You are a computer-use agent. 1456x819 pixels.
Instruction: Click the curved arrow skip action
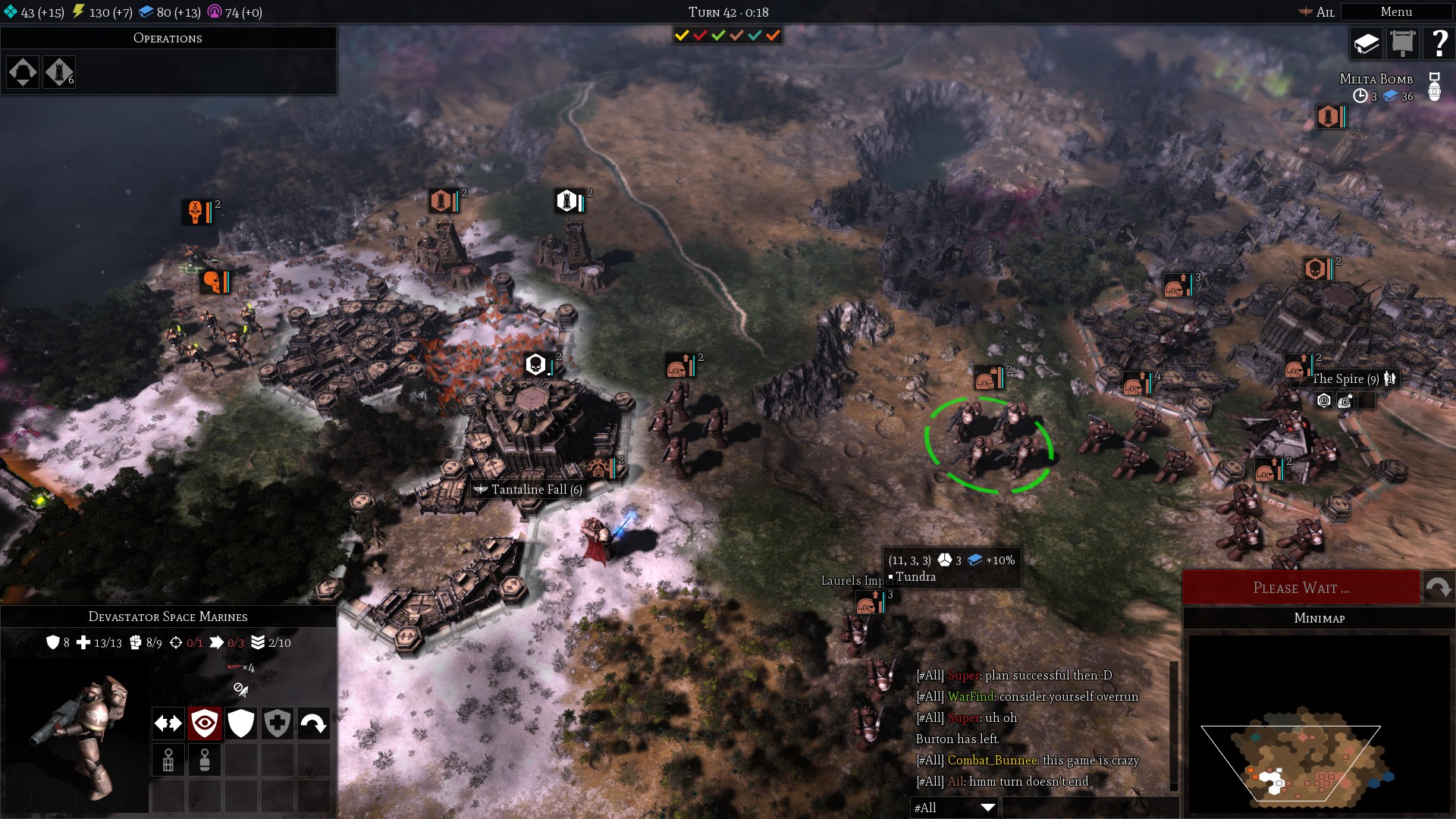pyautogui.click(x=314, y=723)
